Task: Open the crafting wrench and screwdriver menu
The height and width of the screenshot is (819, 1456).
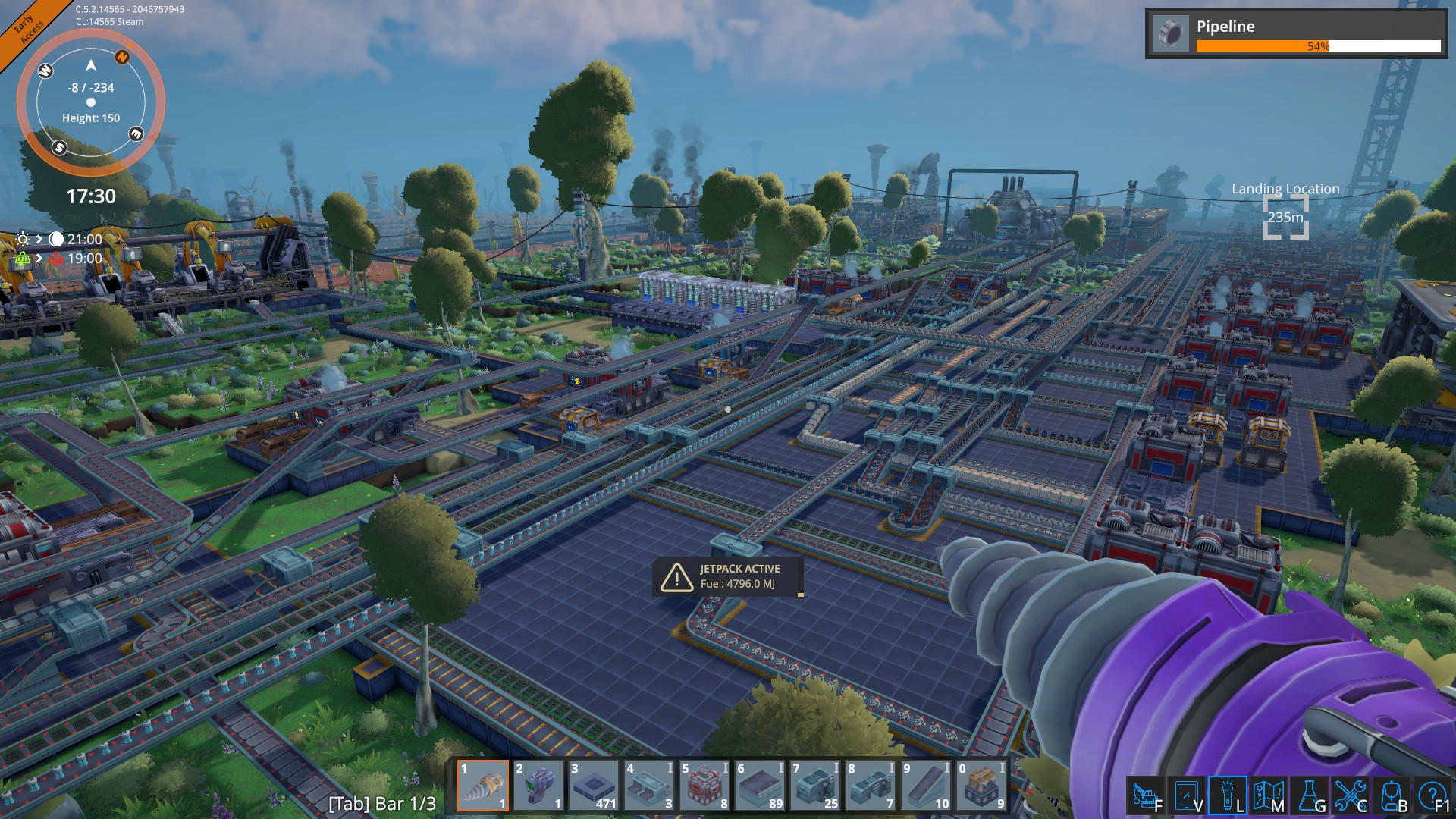Action: coord(1350,796)
